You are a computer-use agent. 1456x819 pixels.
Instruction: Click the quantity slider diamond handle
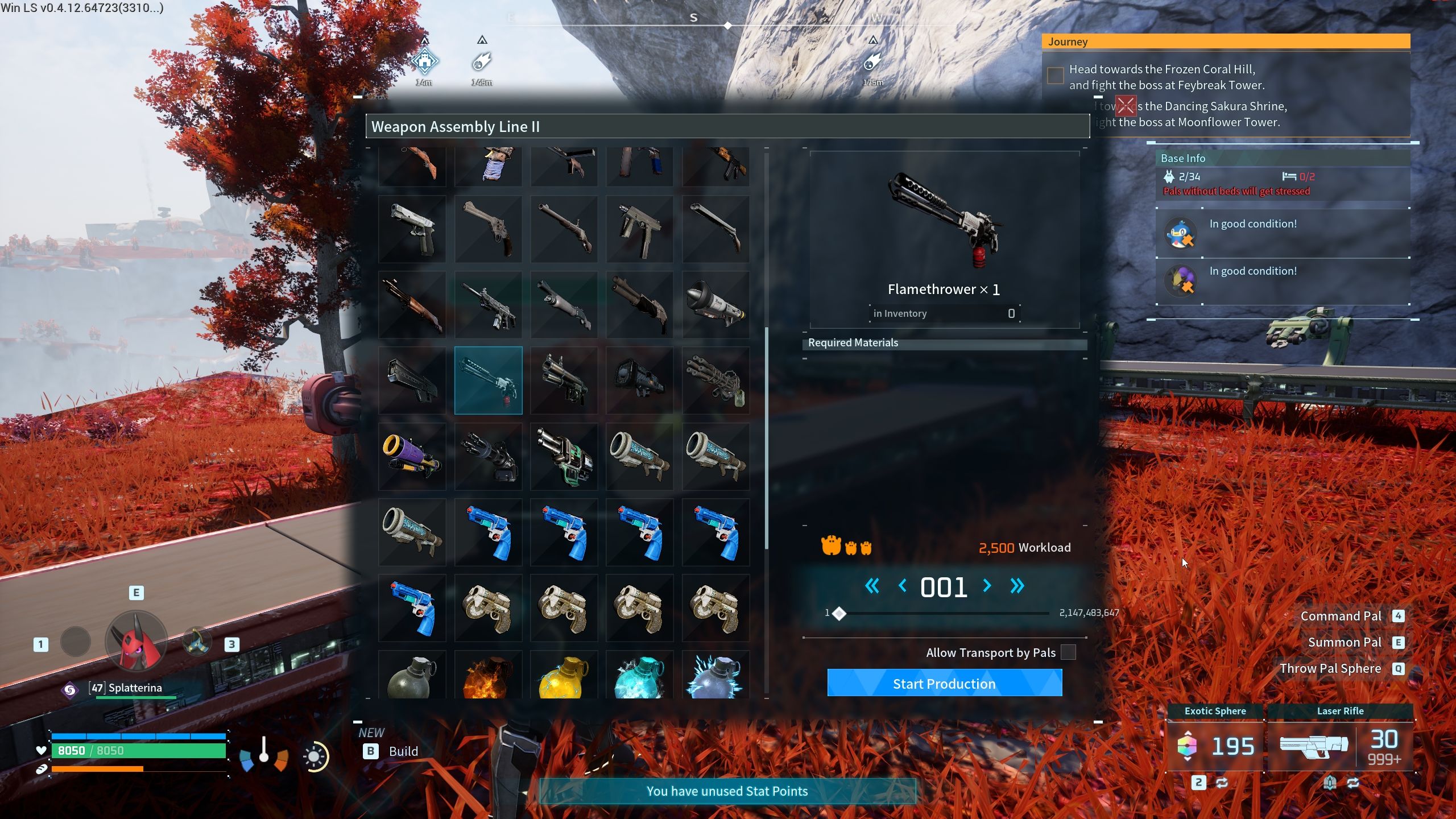point(839,613)
